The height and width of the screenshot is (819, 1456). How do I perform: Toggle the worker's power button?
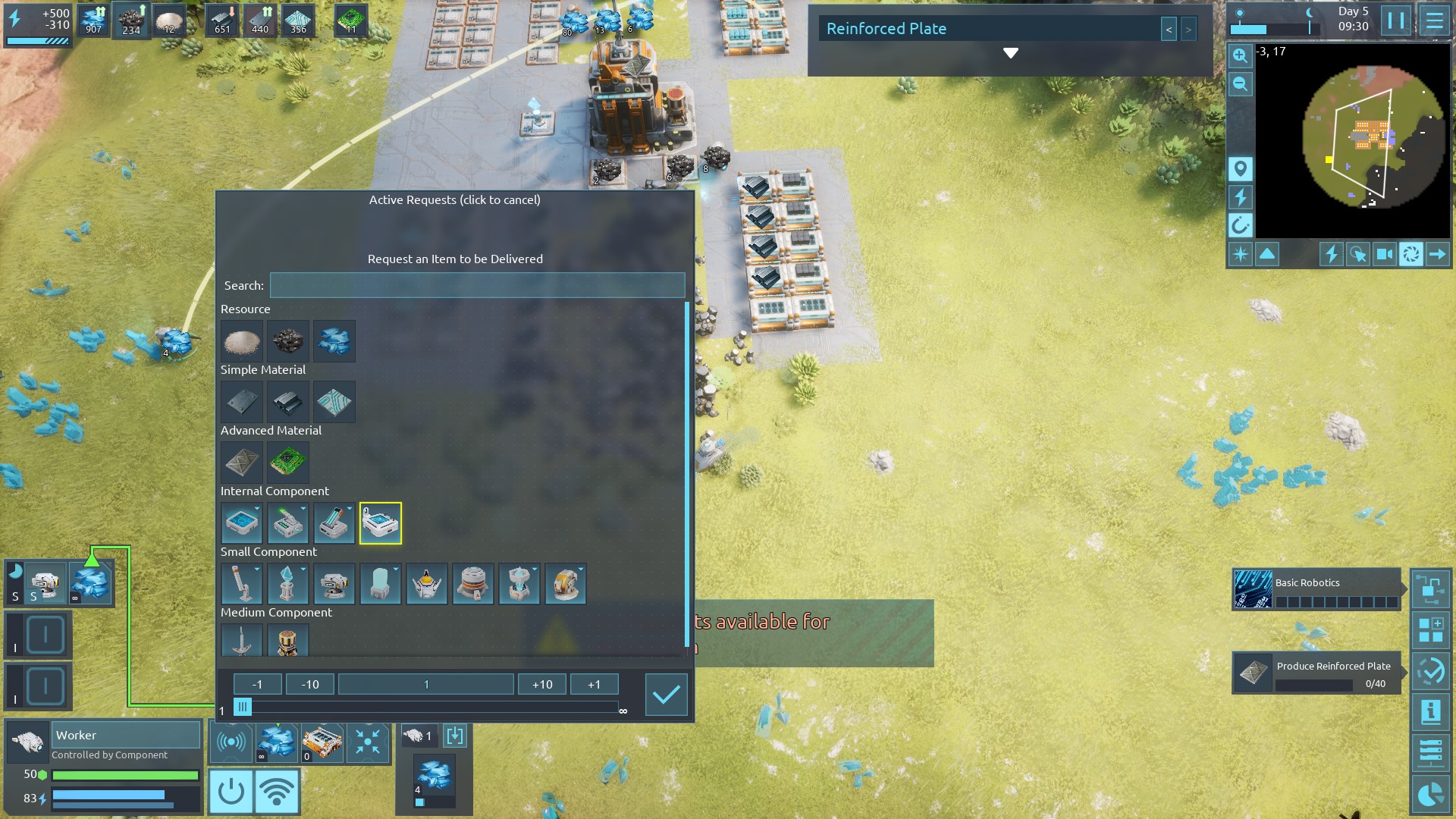click(231, 791)
